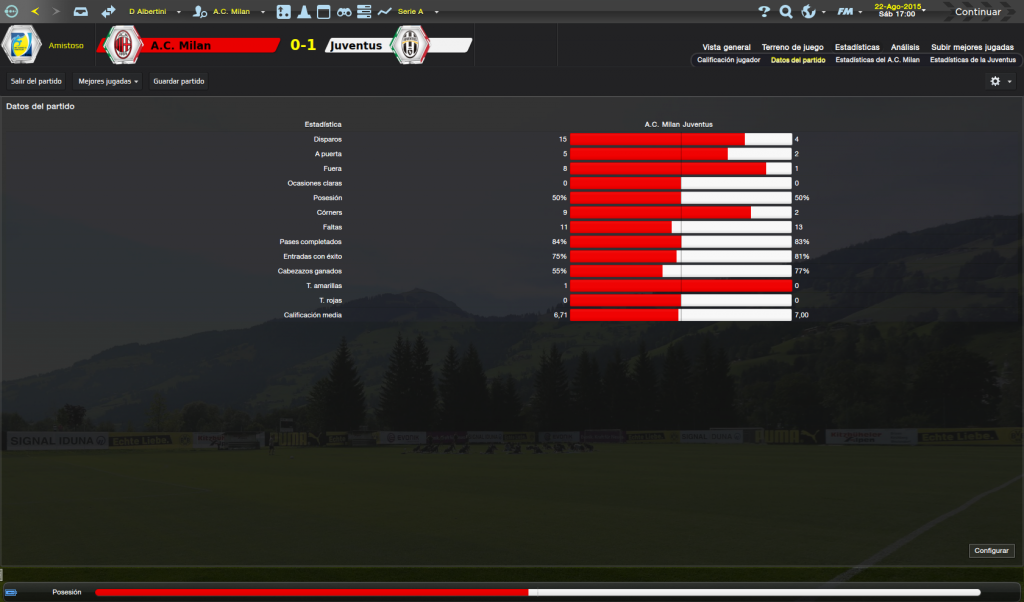Screen dimensions: 1024x602
Task: Save the match with Guardar partido
Action: pyautogui.click(x=179, y=81)
